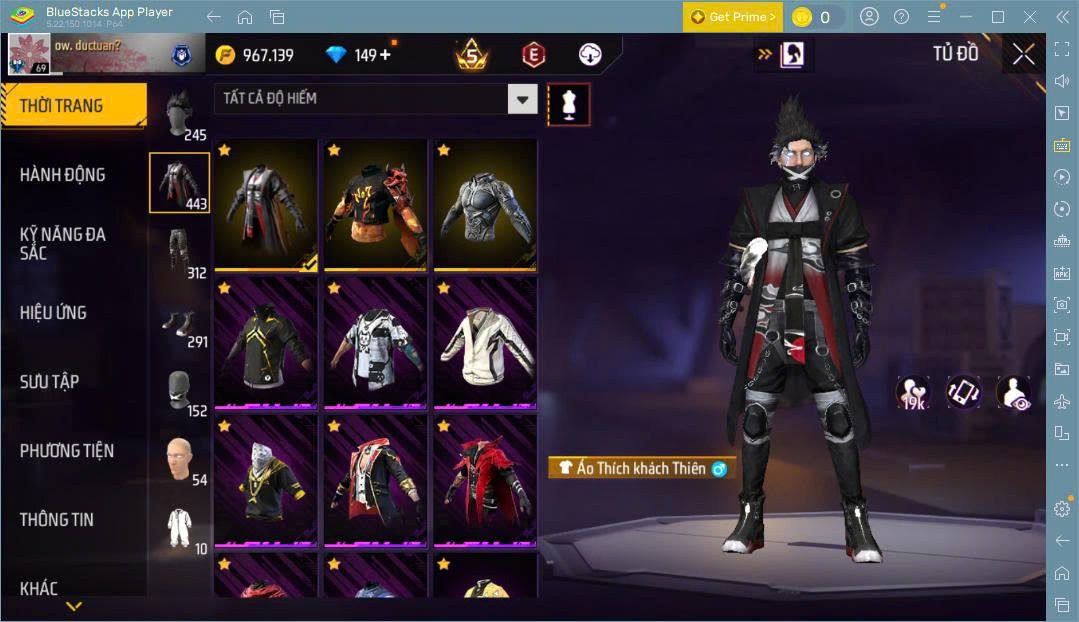Pick the black and orange t-shirt item

coord(375,203)
